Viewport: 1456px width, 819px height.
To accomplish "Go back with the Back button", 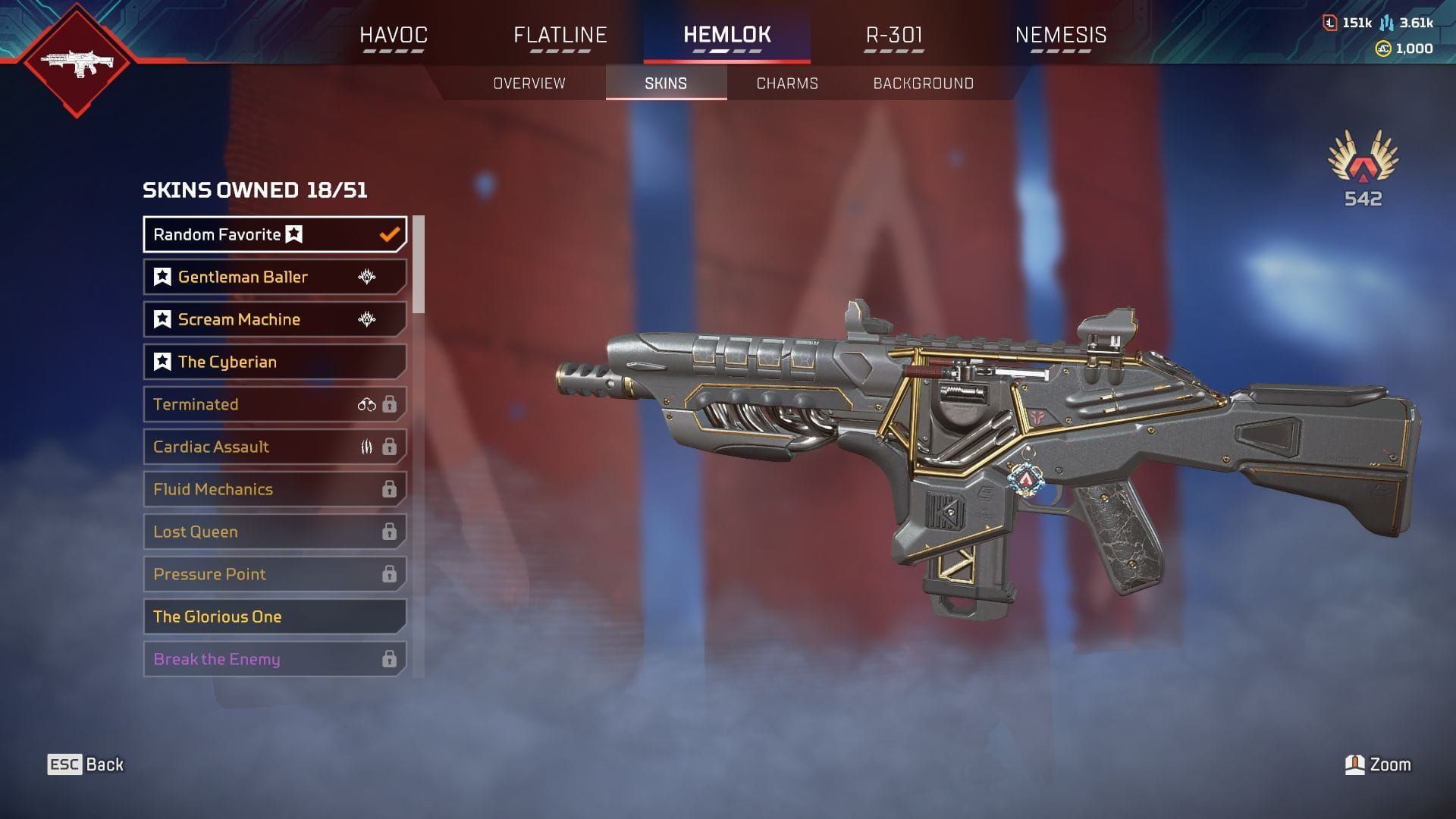I will coord(86,764).
